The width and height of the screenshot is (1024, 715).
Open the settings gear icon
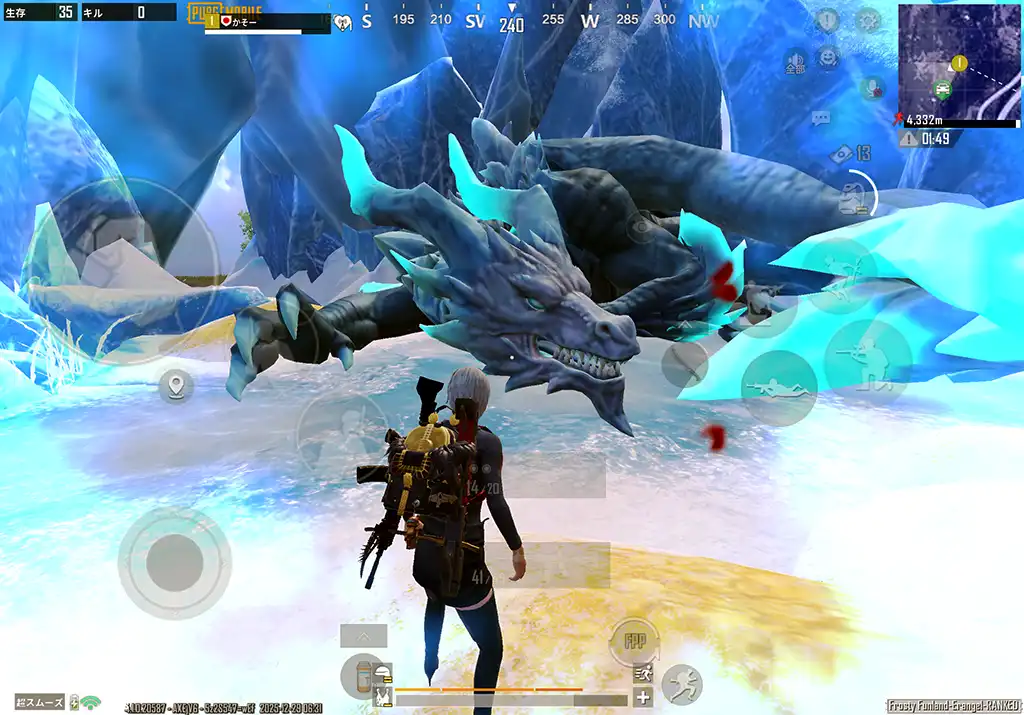click(867, 20)
